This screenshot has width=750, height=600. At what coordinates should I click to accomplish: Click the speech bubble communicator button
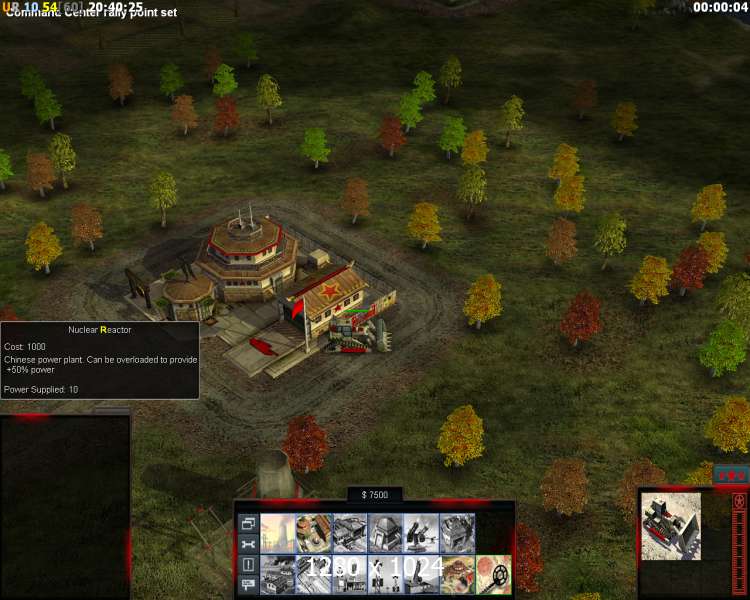247,586
